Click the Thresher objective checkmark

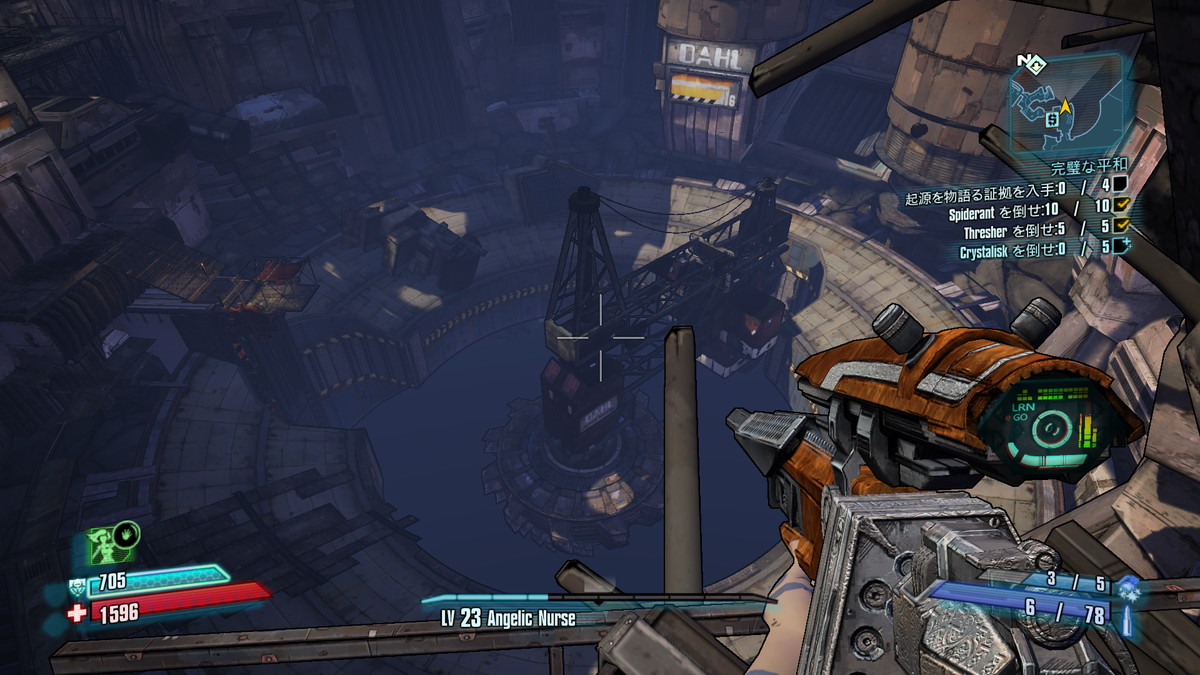(1121, 226)
